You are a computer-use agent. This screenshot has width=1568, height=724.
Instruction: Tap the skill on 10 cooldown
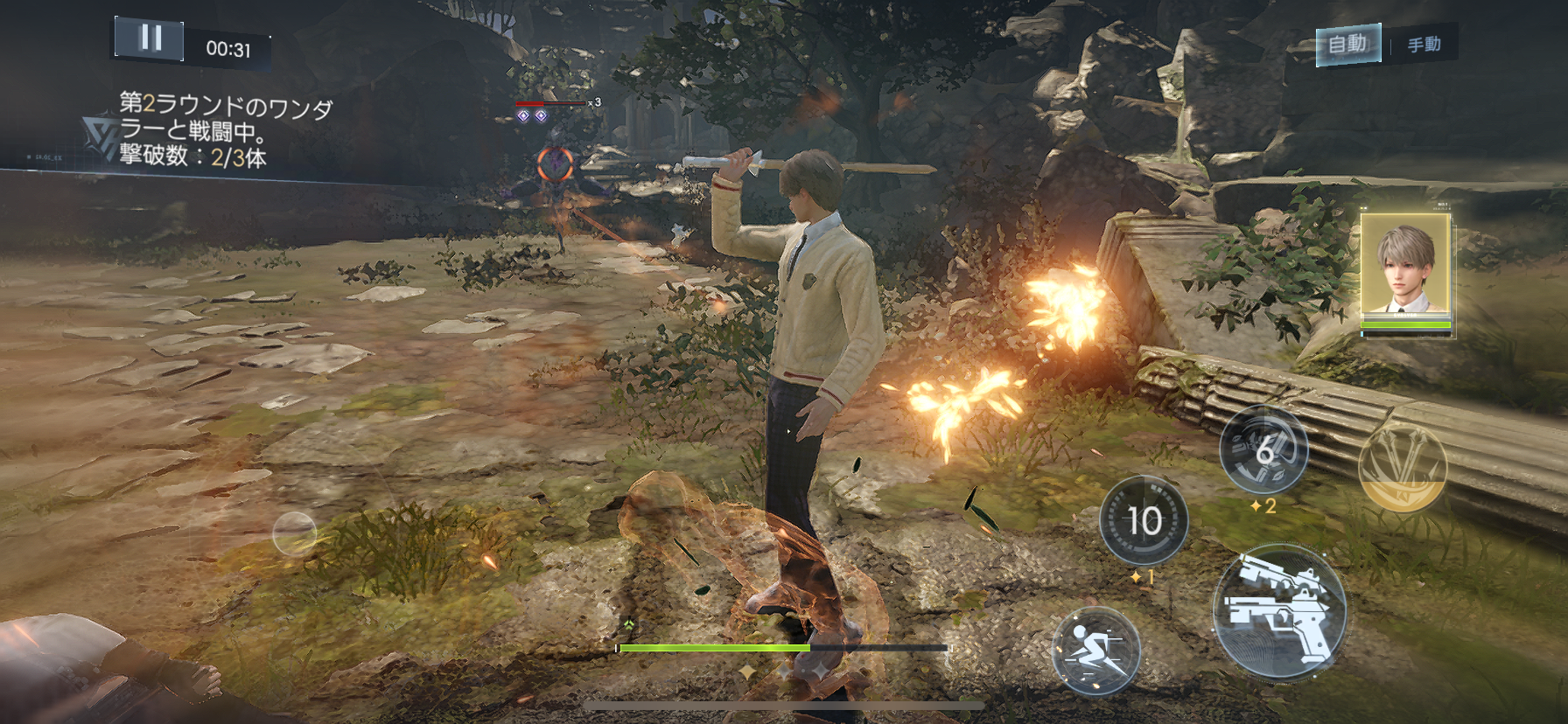click(x=1143, y=521)
